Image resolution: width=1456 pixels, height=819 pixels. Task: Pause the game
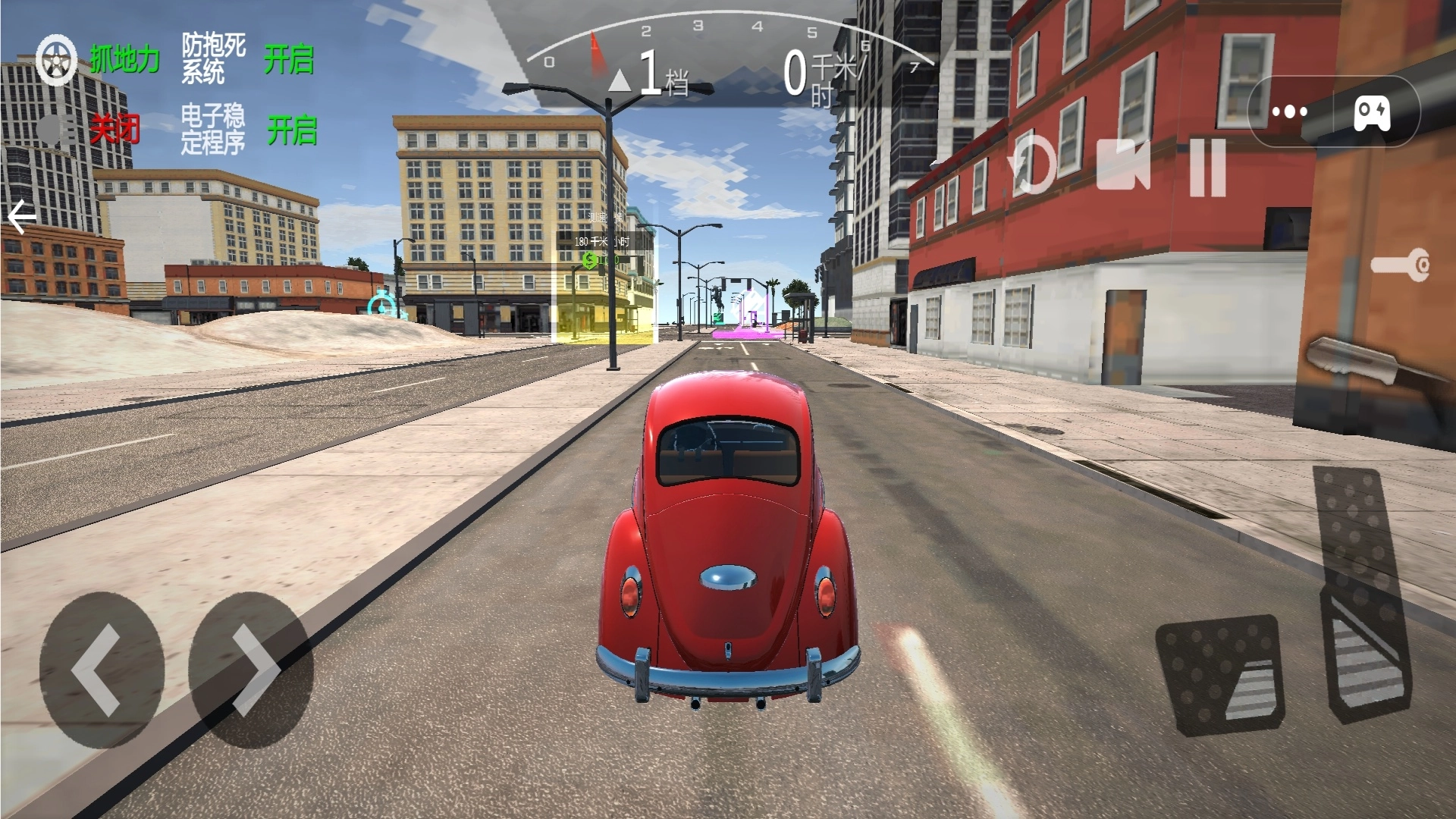click(x=1207, y=167)
